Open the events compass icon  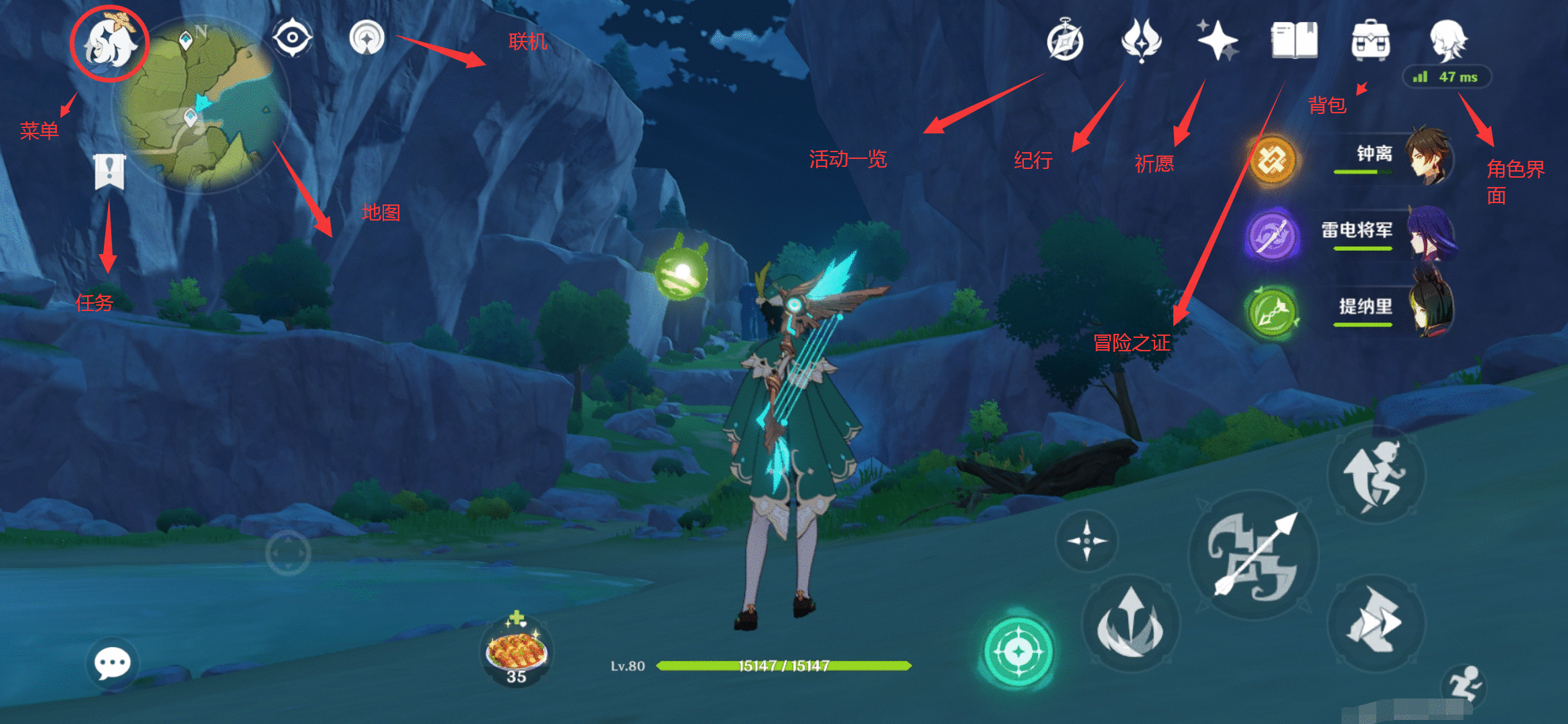[1065, 42]
